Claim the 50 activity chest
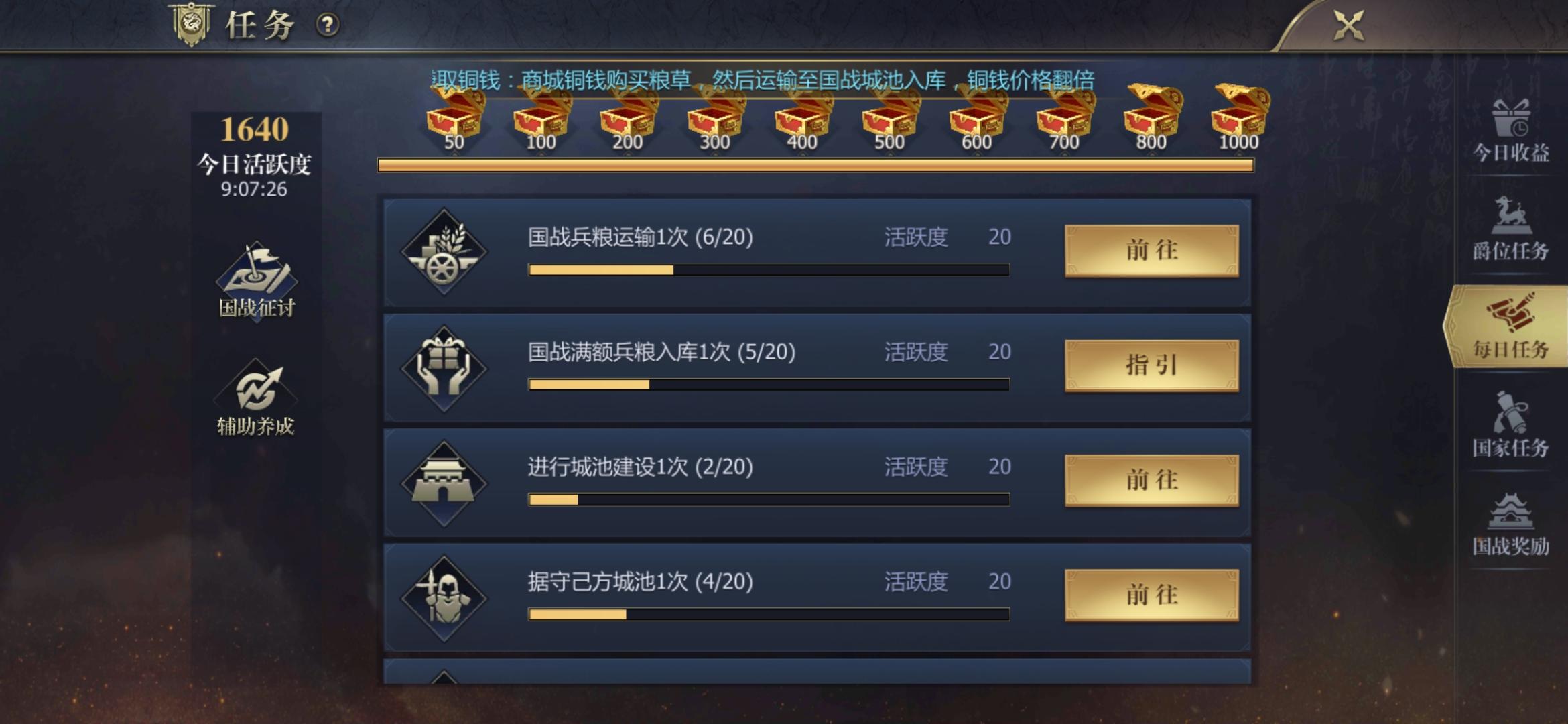 (455, 114)
